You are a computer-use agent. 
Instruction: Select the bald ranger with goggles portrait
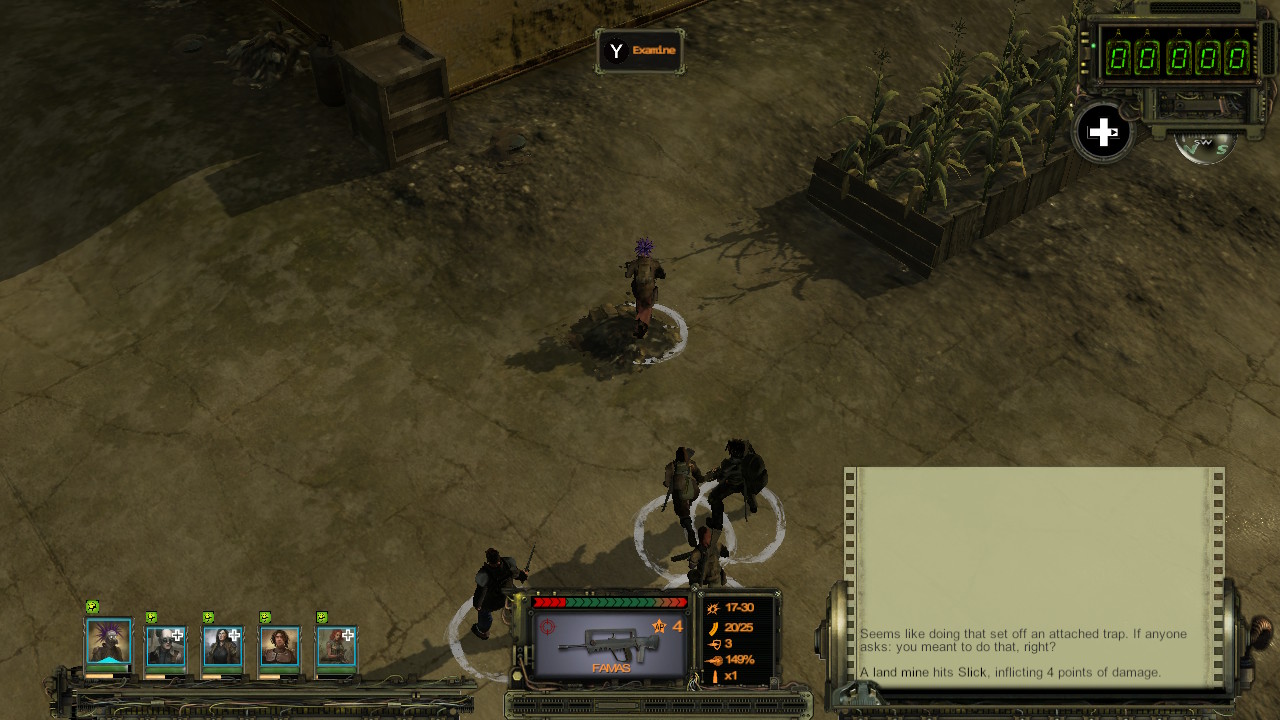(165, 647)
